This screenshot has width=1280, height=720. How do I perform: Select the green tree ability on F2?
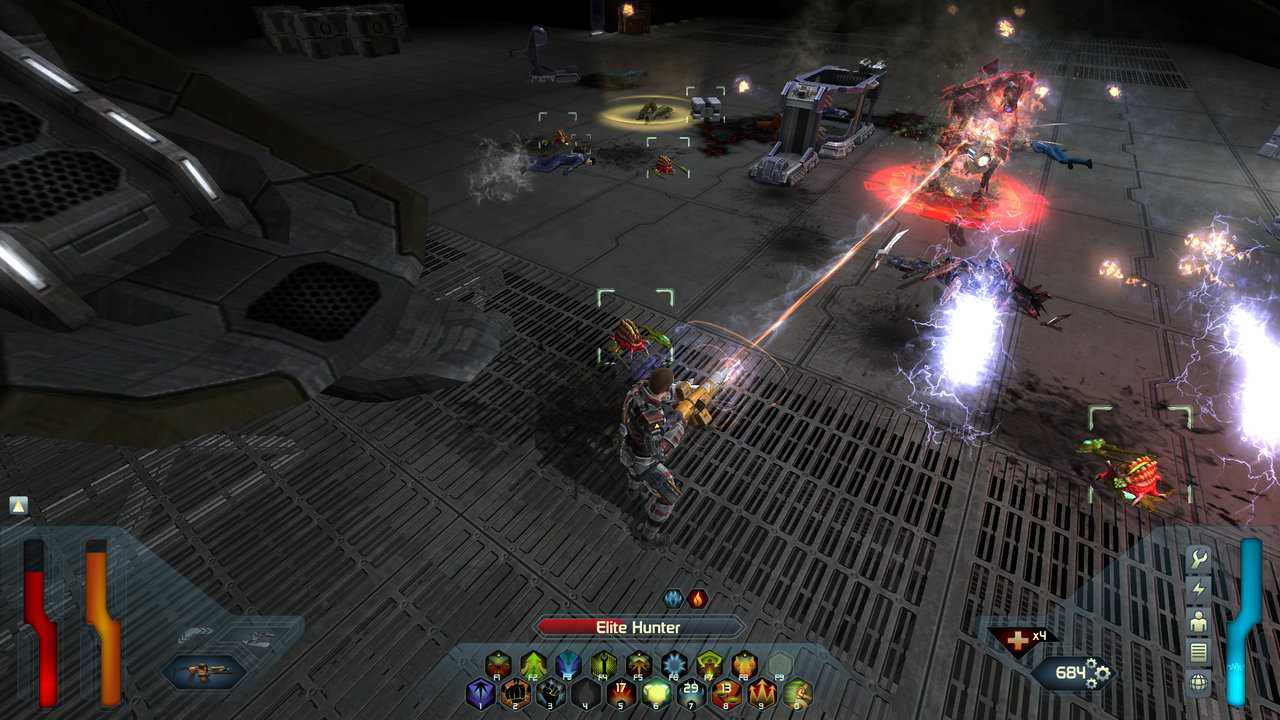pos(533,663)
